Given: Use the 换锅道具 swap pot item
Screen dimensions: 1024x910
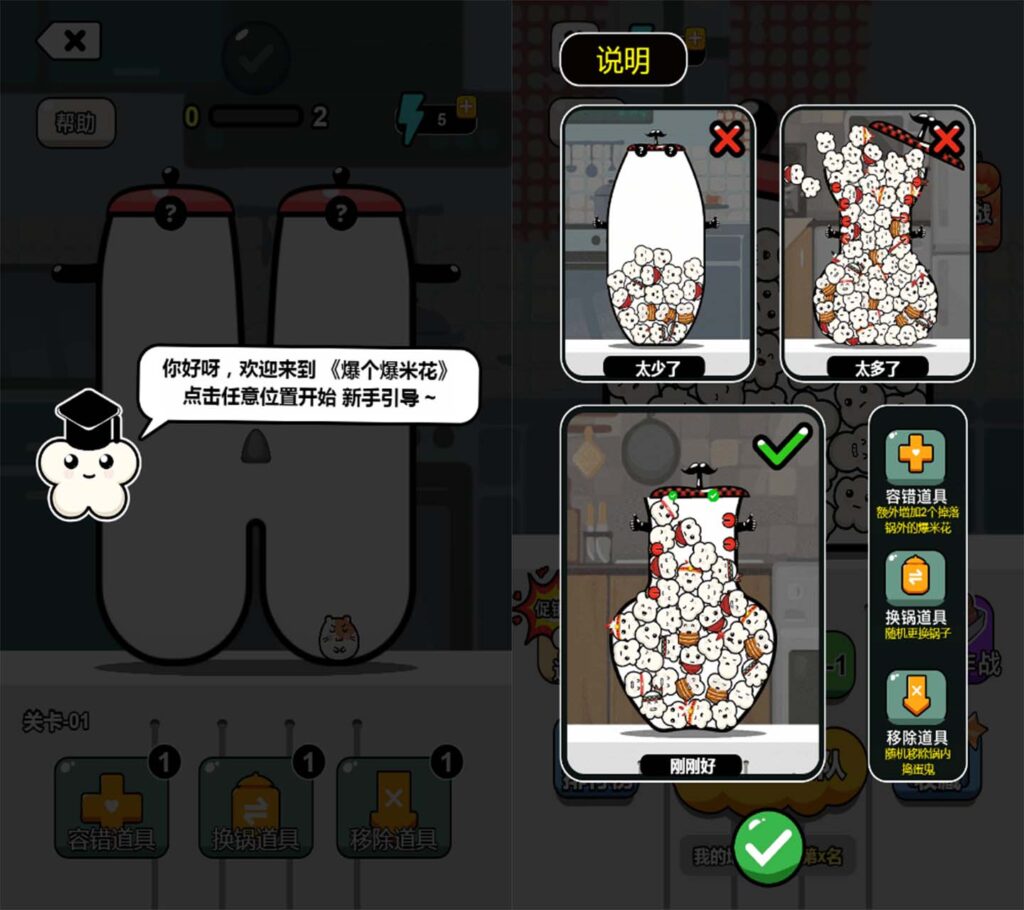Looking at the screenshot, I should pos(254,806).
